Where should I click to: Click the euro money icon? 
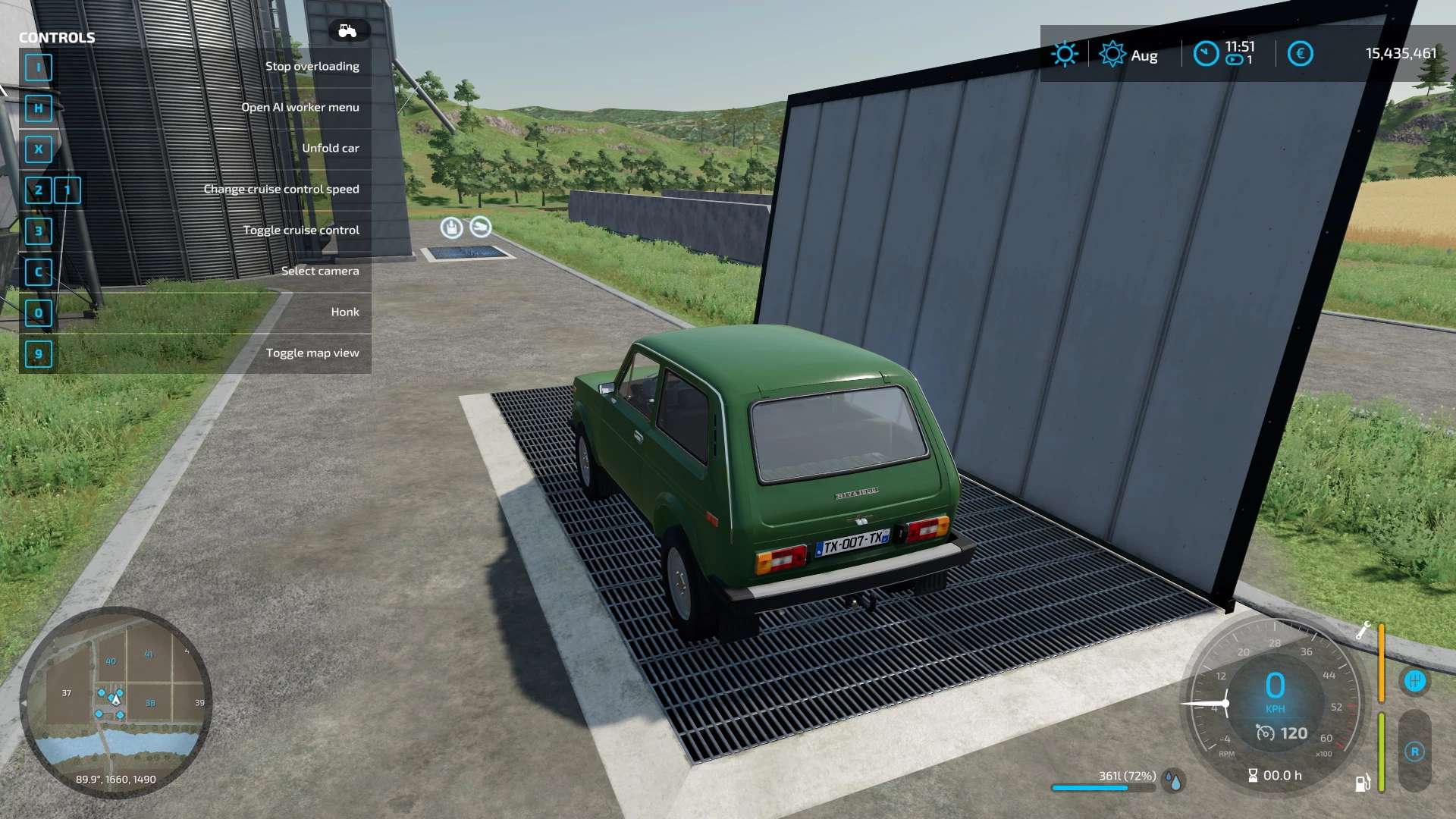click(1300, 54)
